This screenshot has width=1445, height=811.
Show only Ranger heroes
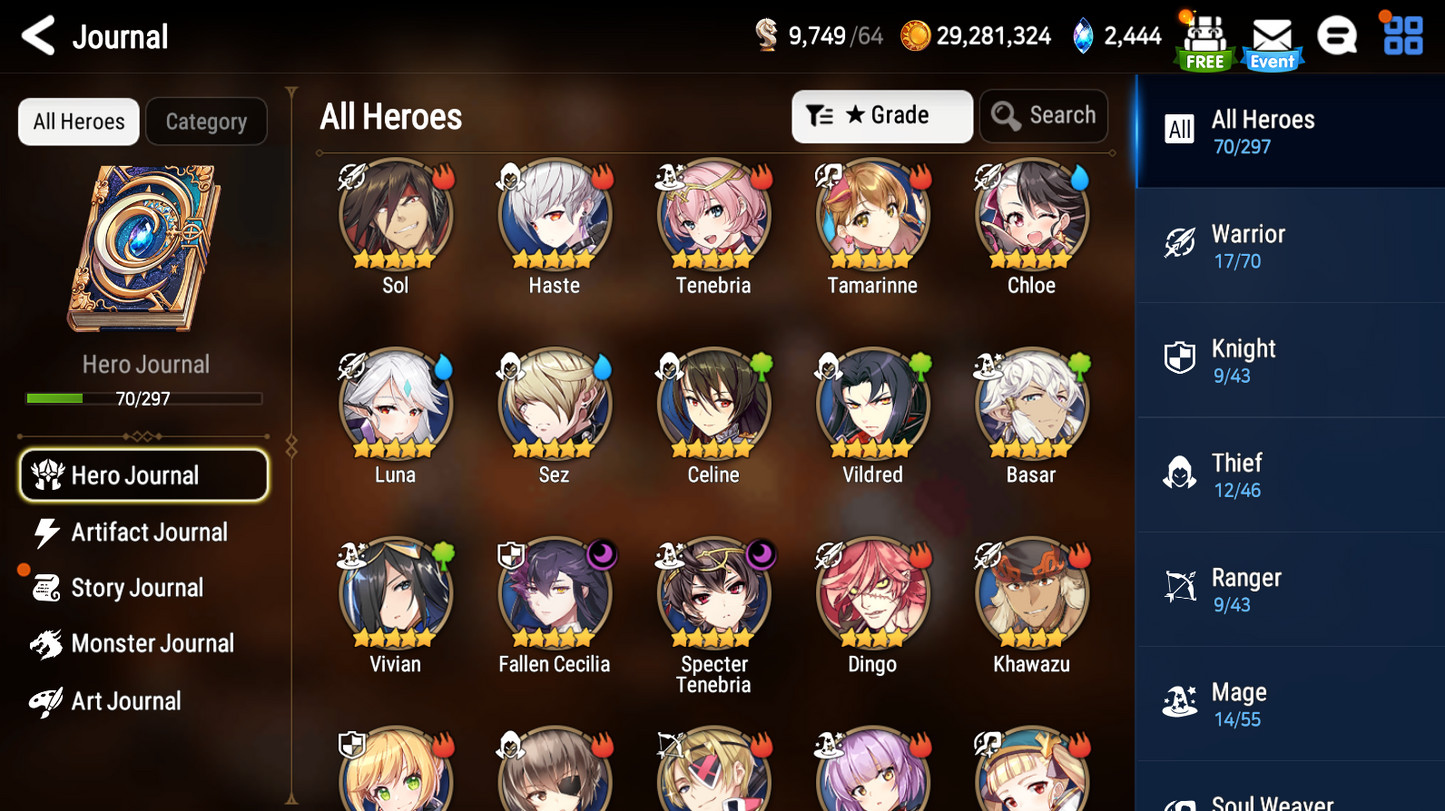click(x=1289, y=590)
